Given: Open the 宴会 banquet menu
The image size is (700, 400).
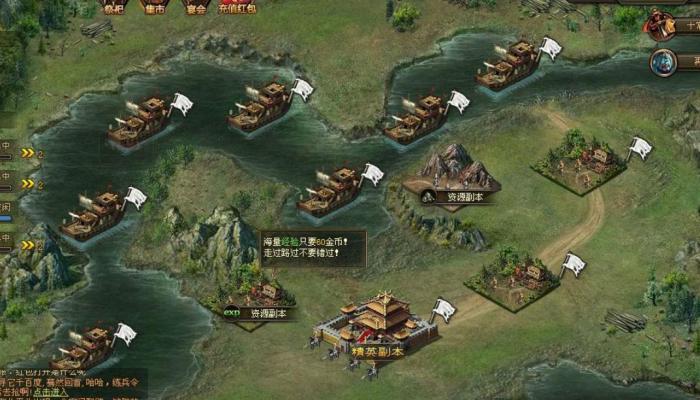Looking at the screenshot, I should point(195,7).
